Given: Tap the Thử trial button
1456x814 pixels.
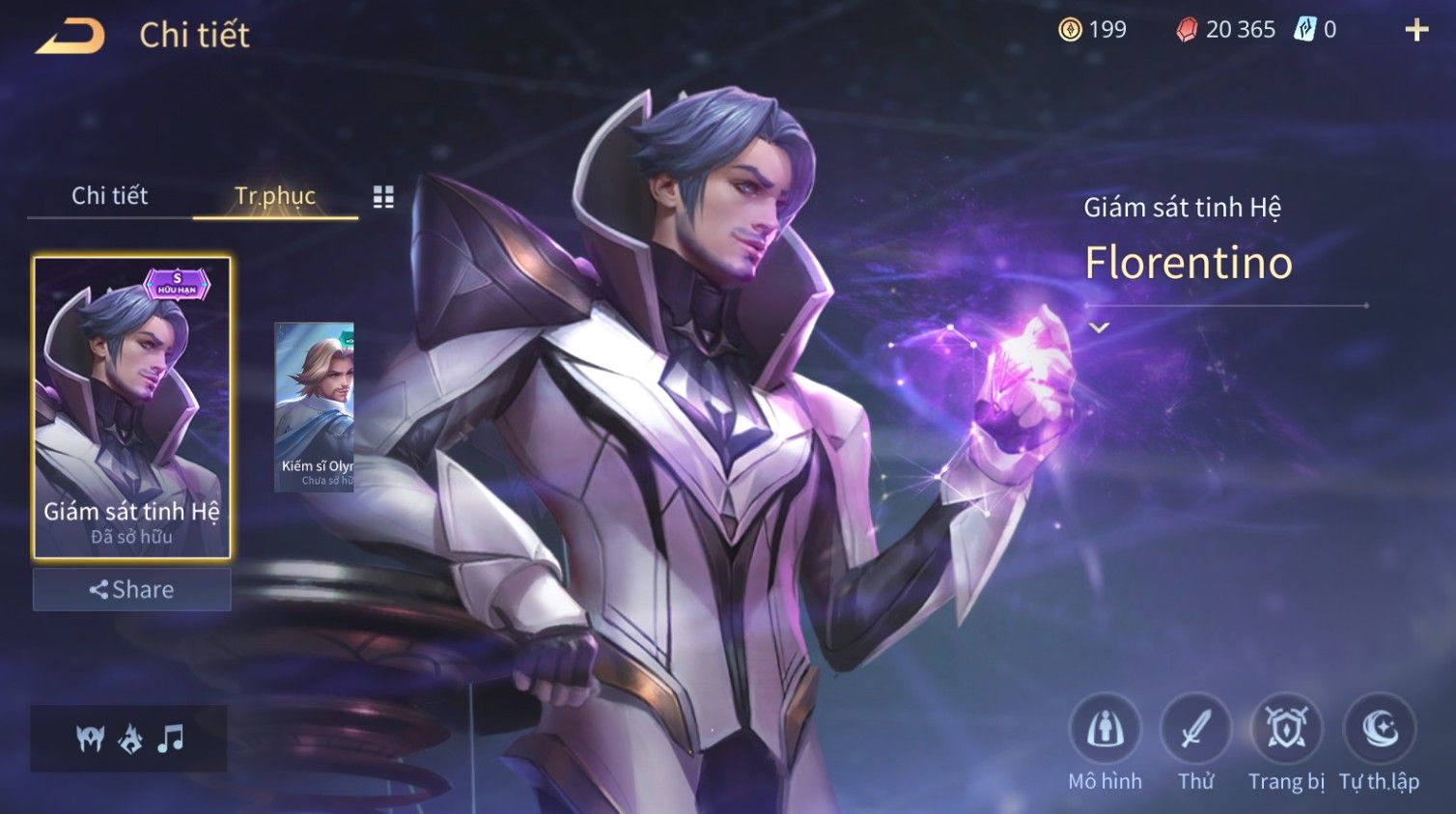Looking at the screenshot, I should click(x=1195, y=730).
